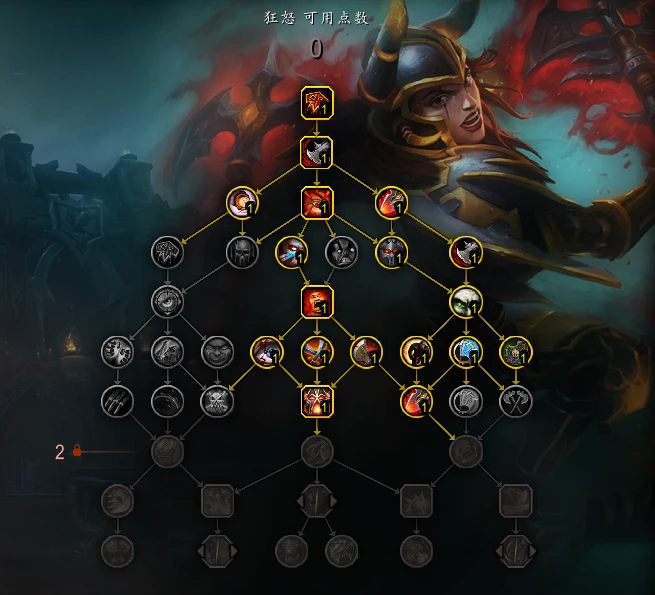This screenshot has height=595, width=655.
Task: Select the grey circular eye talent
Action: tap(167, 300)
